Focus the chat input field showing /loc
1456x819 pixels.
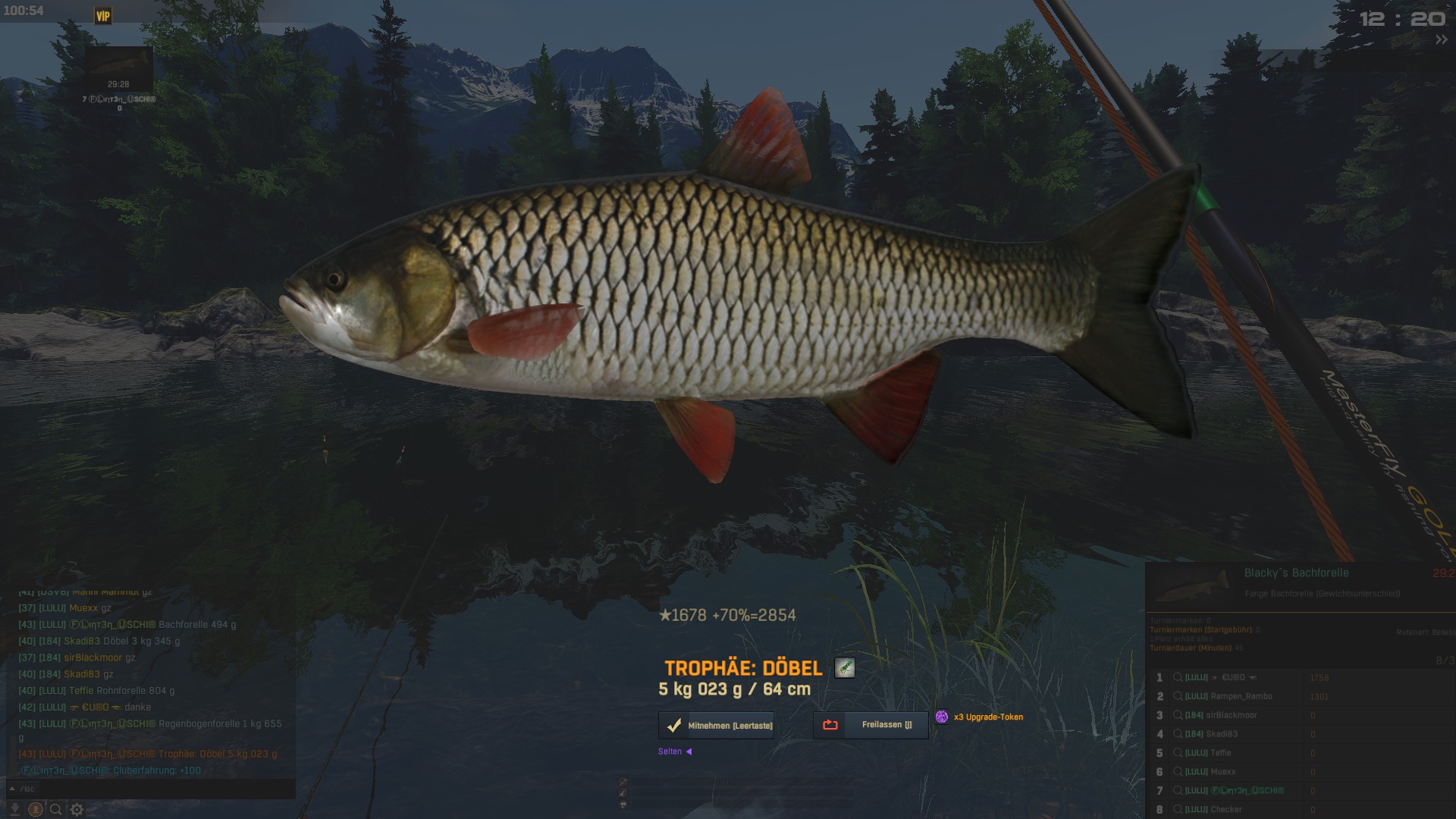[x=152, y=789]
